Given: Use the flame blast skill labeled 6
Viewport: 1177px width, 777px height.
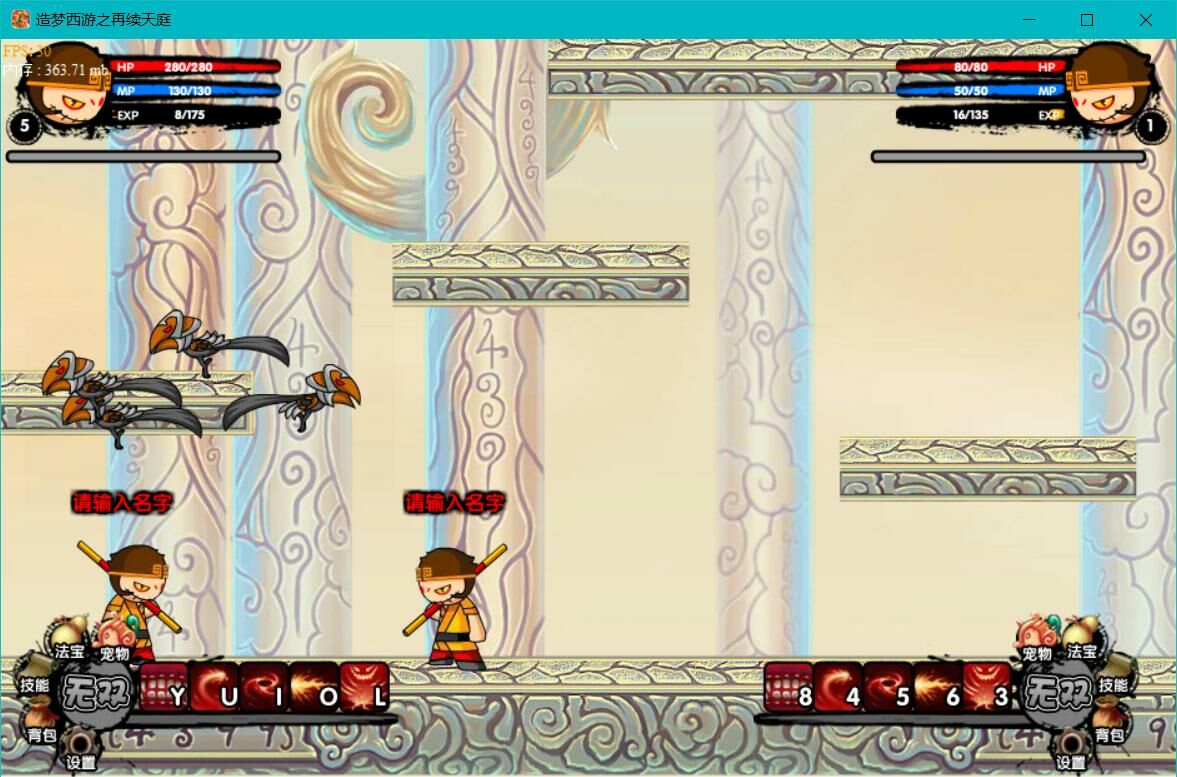Looking at the screenshot, I should click(x=938, y=687).
